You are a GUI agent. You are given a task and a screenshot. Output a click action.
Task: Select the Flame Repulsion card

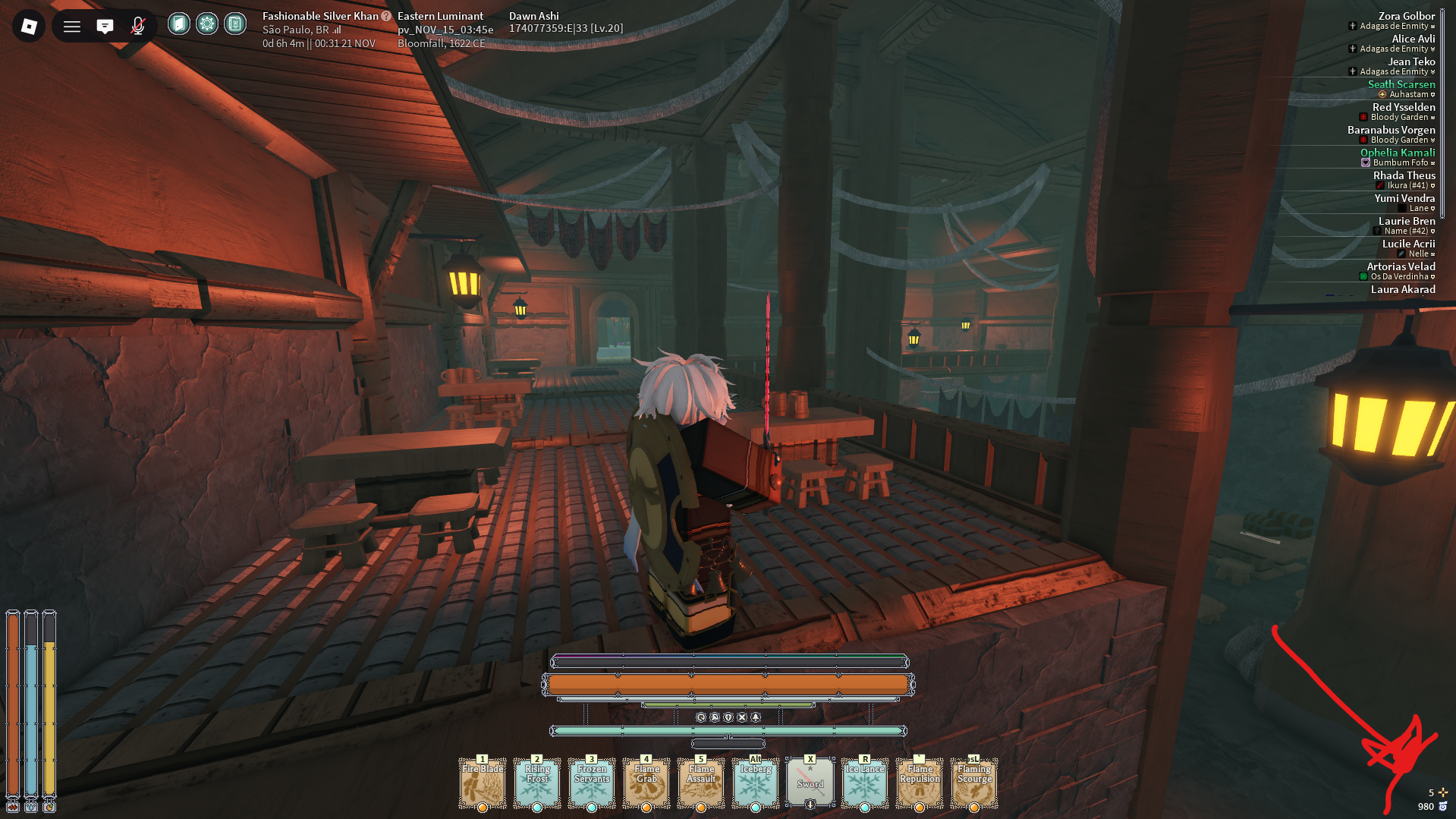coord(920,783)
